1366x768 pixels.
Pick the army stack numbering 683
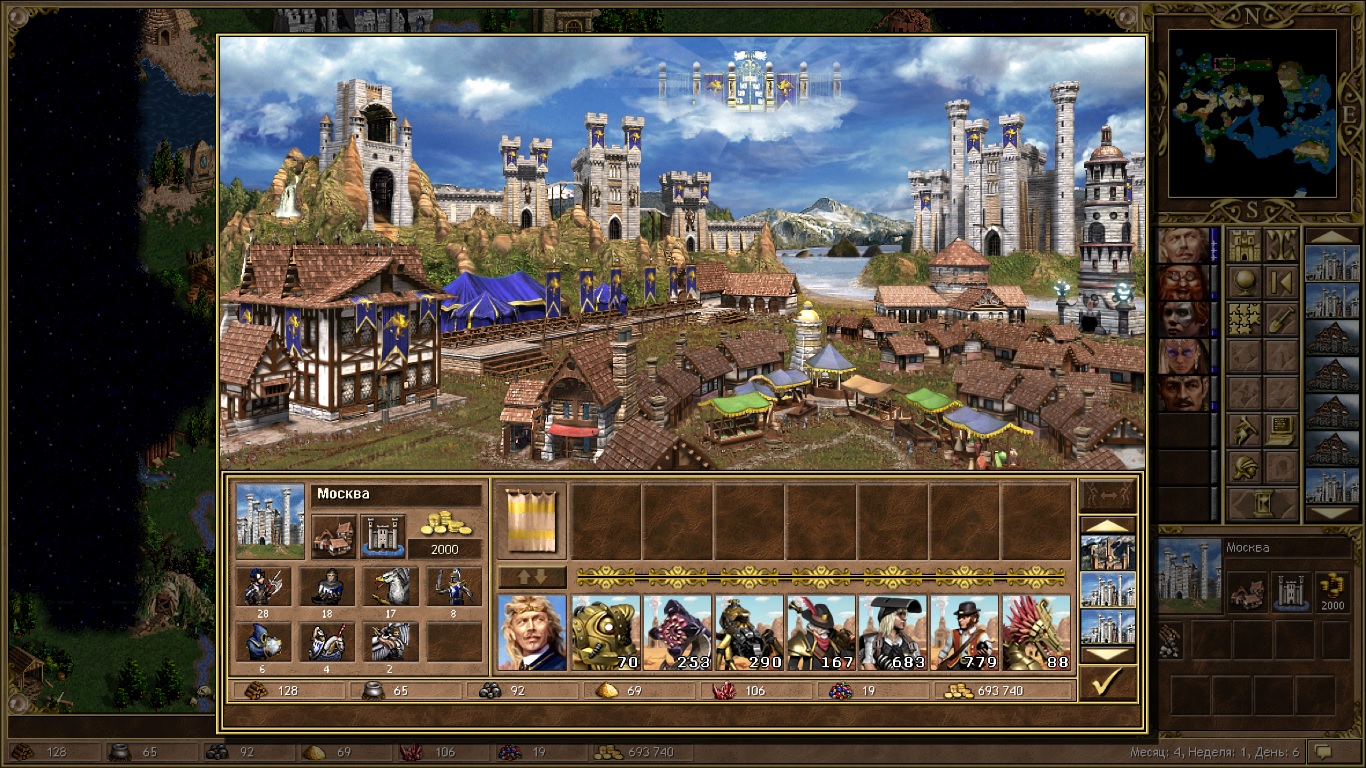click(x=892, y=632)
